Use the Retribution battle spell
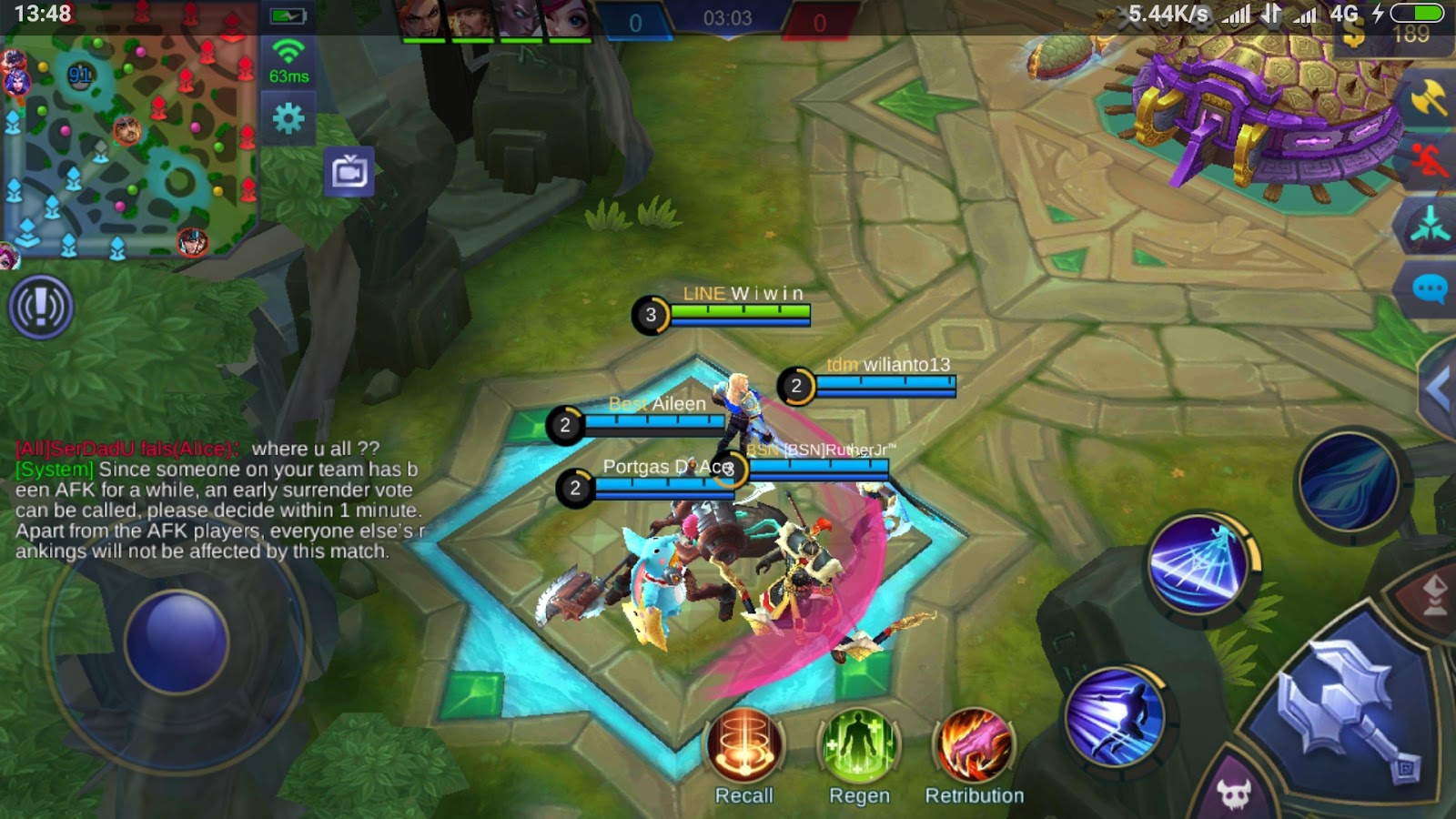The image size is (1456, 819). [975, 746]
